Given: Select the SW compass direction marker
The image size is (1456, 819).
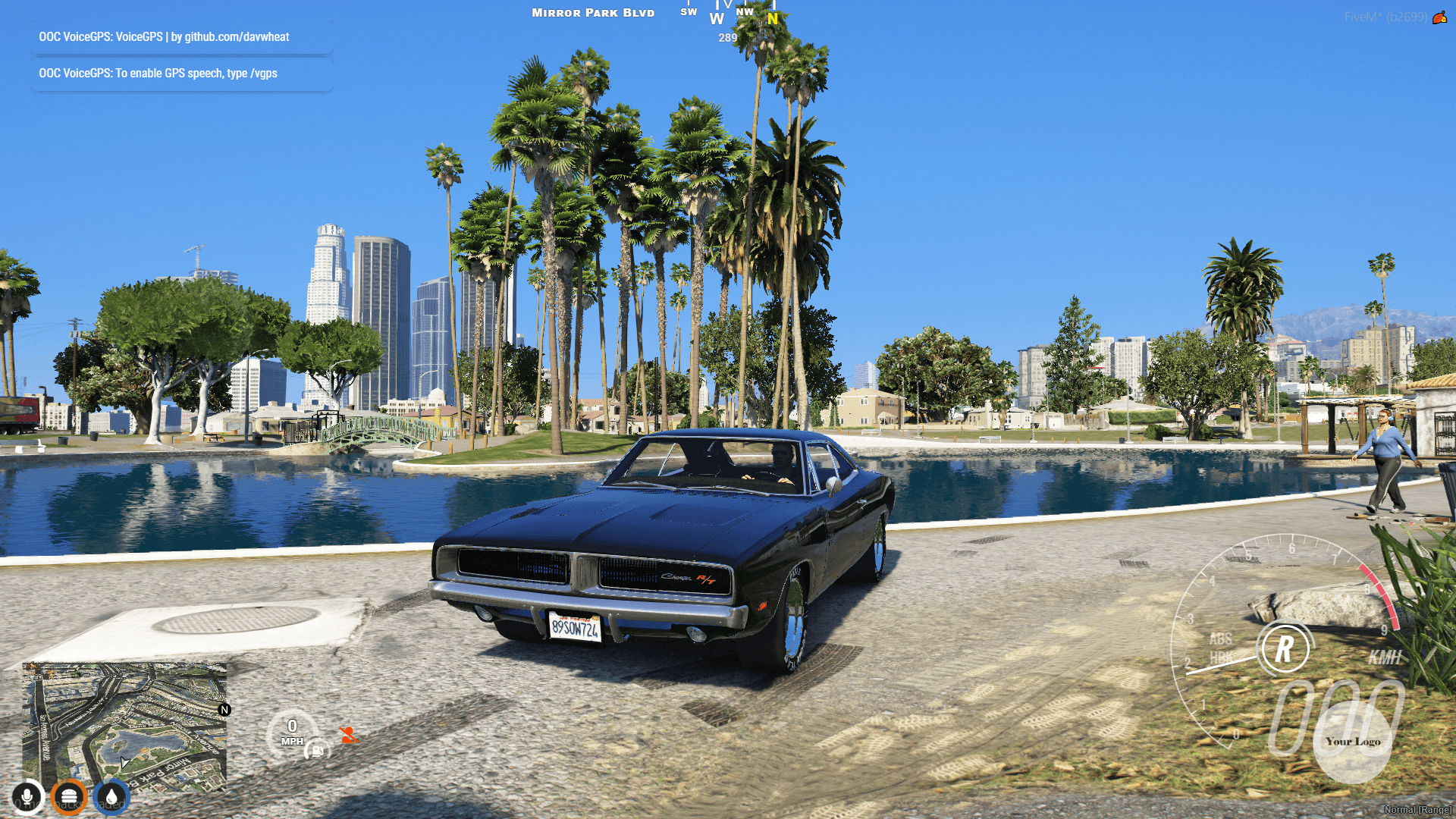Looking at the screenshot, I should click(689, 12).
